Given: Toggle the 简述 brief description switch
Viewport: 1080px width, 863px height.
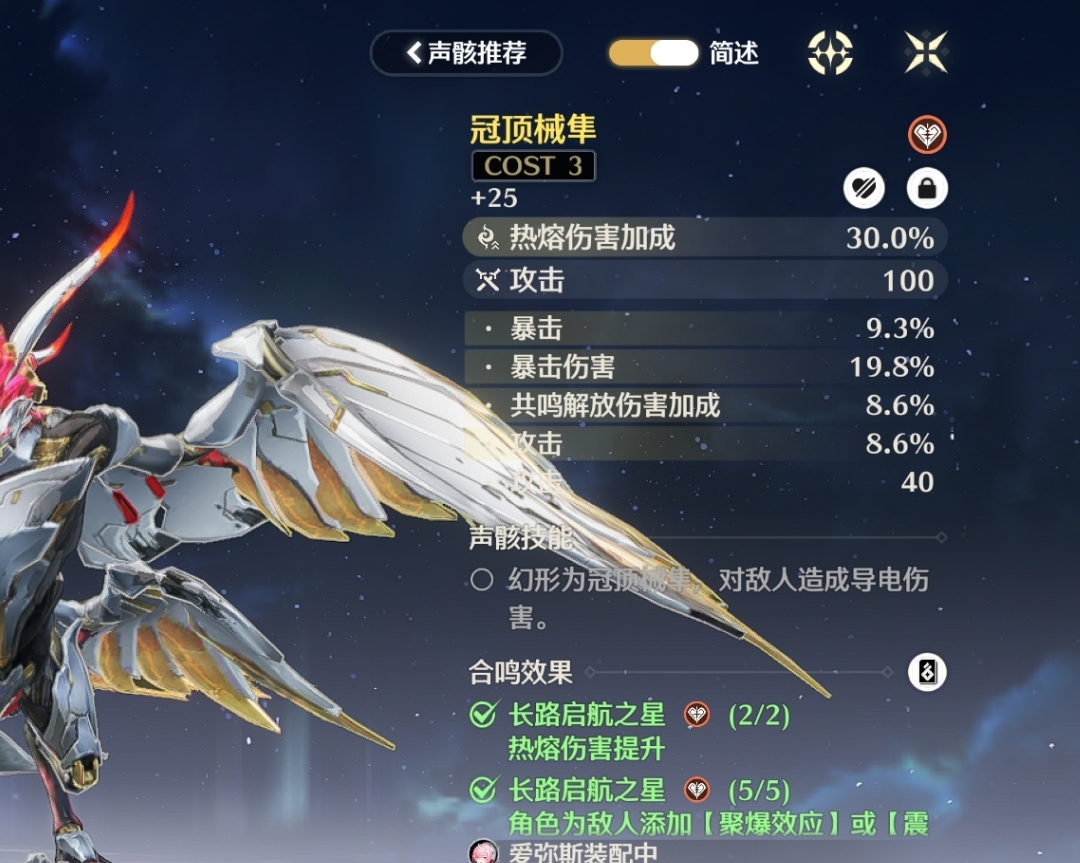Looking at the screenshot, I should 654,53.
